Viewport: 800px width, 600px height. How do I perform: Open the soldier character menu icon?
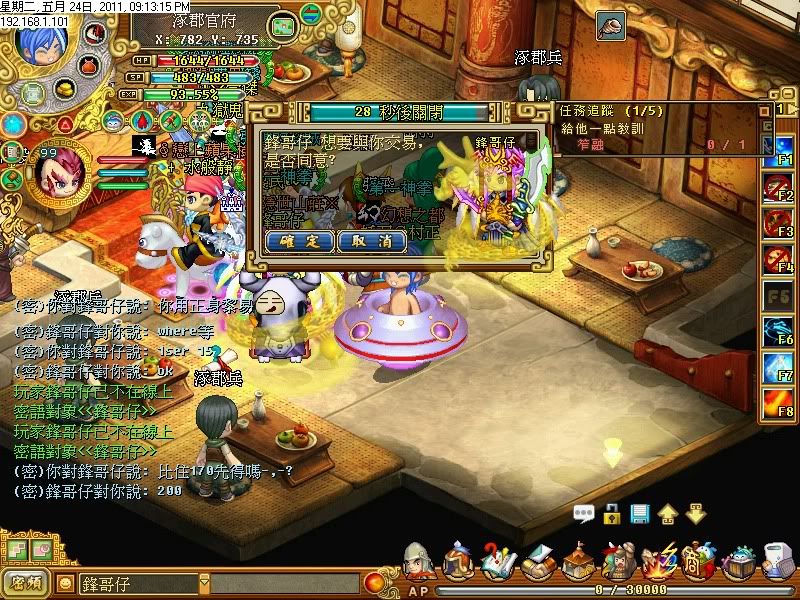point(418,562)
